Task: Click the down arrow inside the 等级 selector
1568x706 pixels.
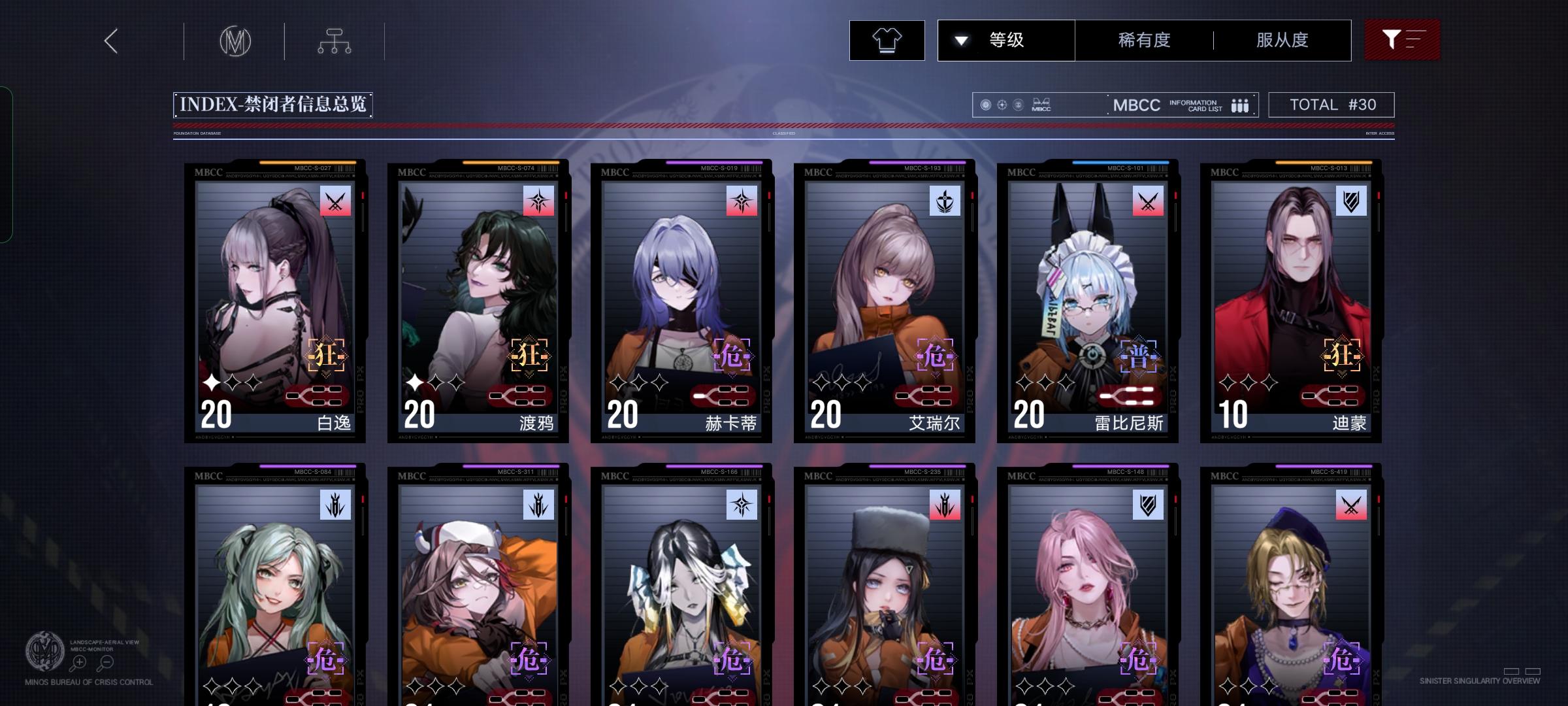Action: click(960, 40)
